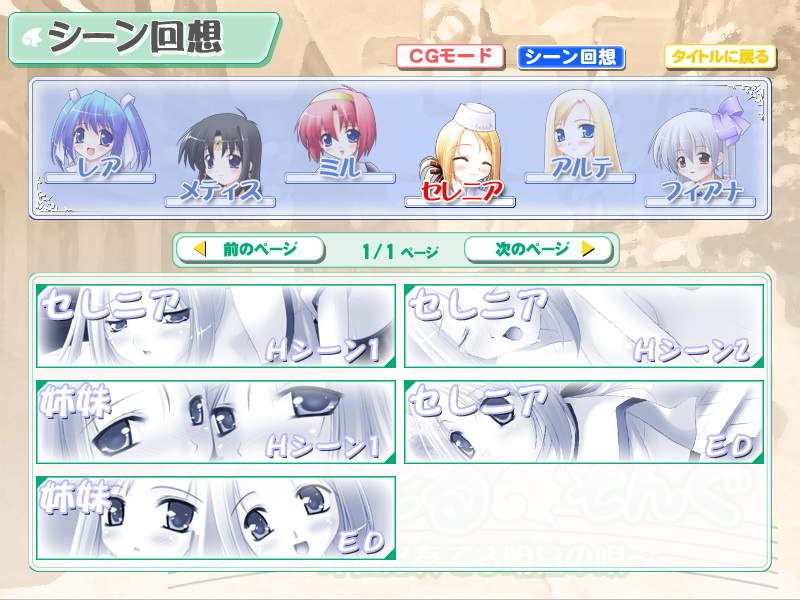Image resolution: width=800 pixels, height=600 pixels.
Task: View the セレニア ED scene
Action: (583, 421)
